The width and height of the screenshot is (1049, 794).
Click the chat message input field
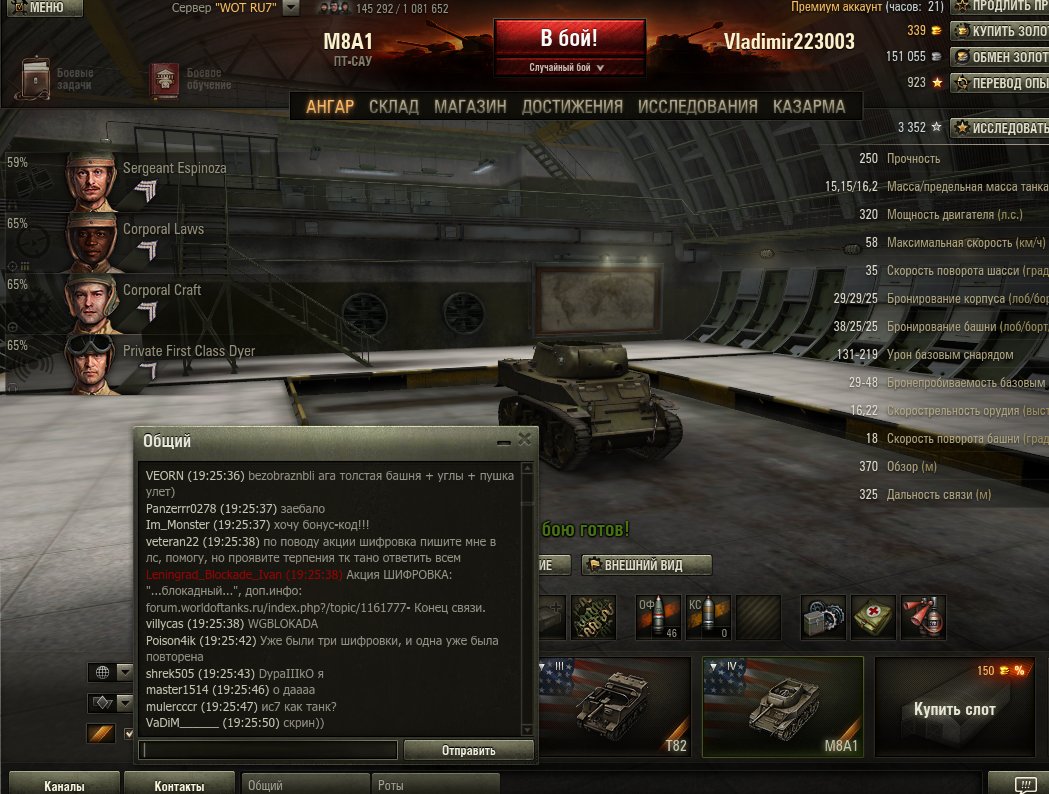click(x=268, y=750)
